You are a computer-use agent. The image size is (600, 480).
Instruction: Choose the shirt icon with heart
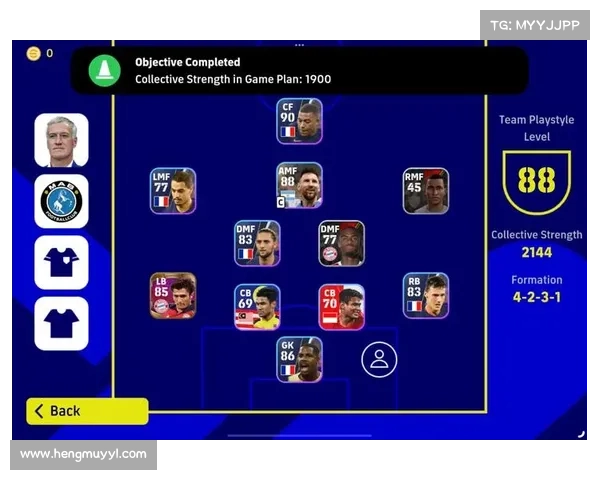tap(61, 262)
